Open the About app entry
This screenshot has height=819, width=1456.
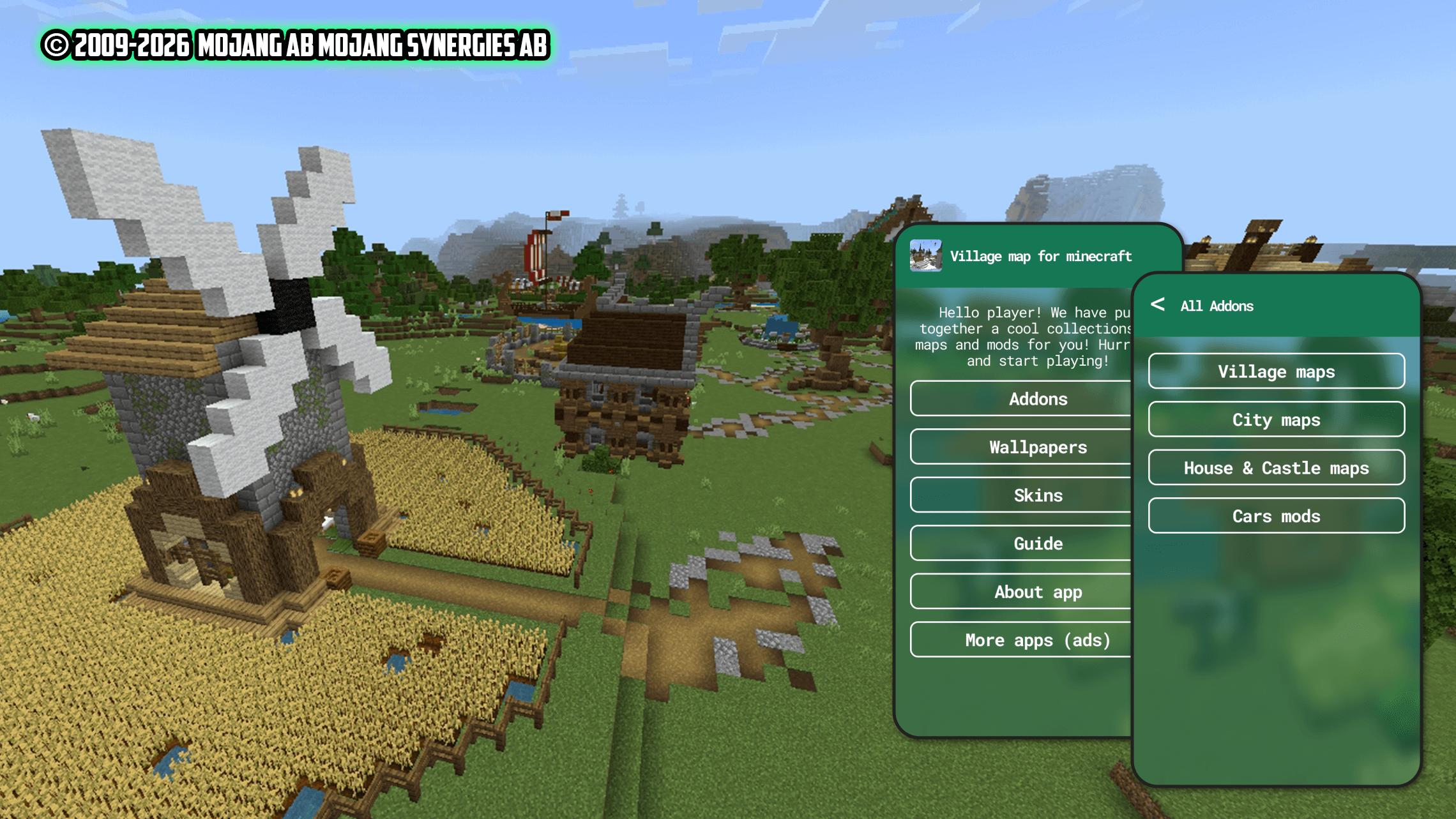click(1022, 592)
